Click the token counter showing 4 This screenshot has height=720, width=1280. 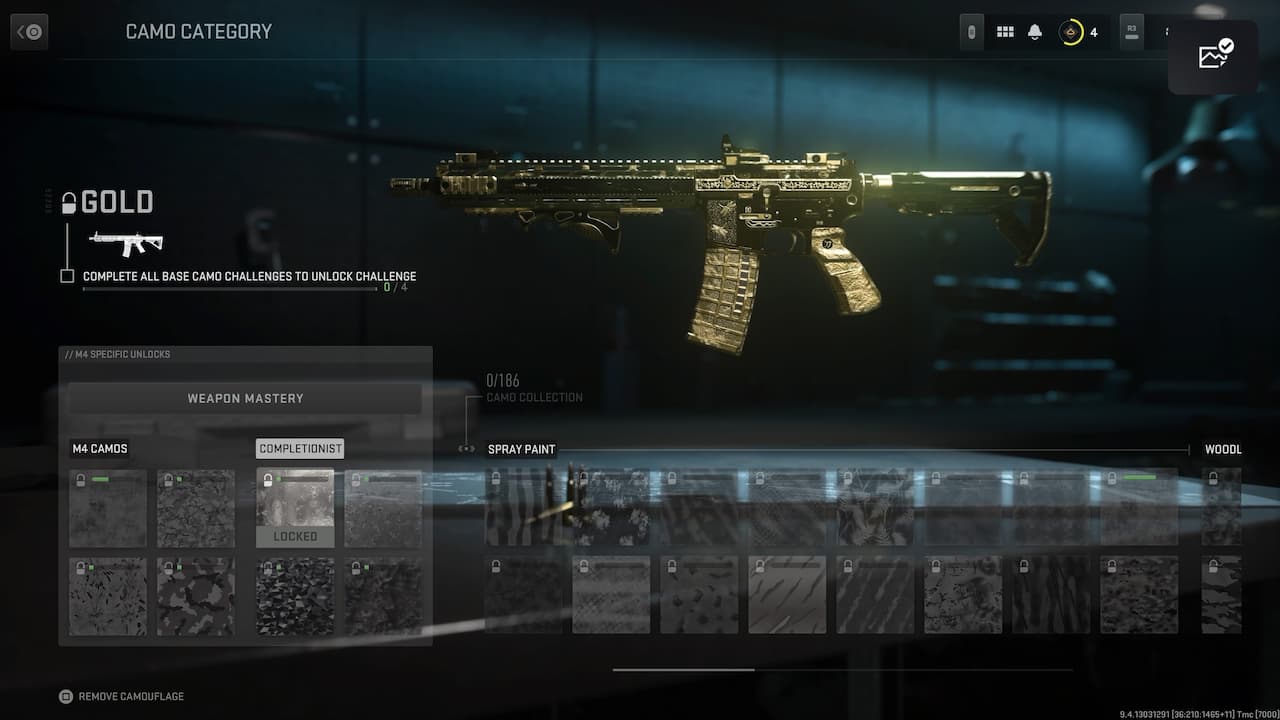(x=1079, y=32)
